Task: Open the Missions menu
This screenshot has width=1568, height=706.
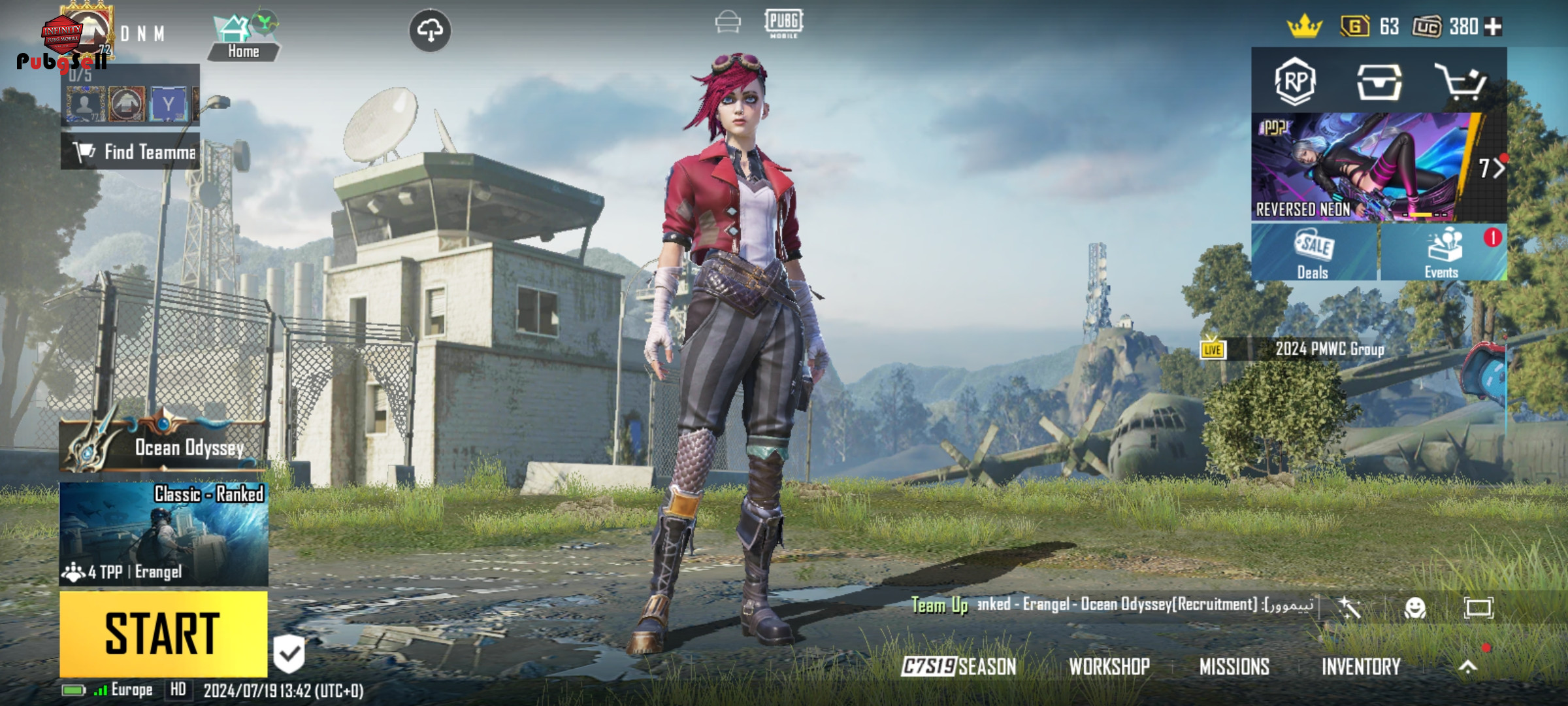Action: (1234, 667)
